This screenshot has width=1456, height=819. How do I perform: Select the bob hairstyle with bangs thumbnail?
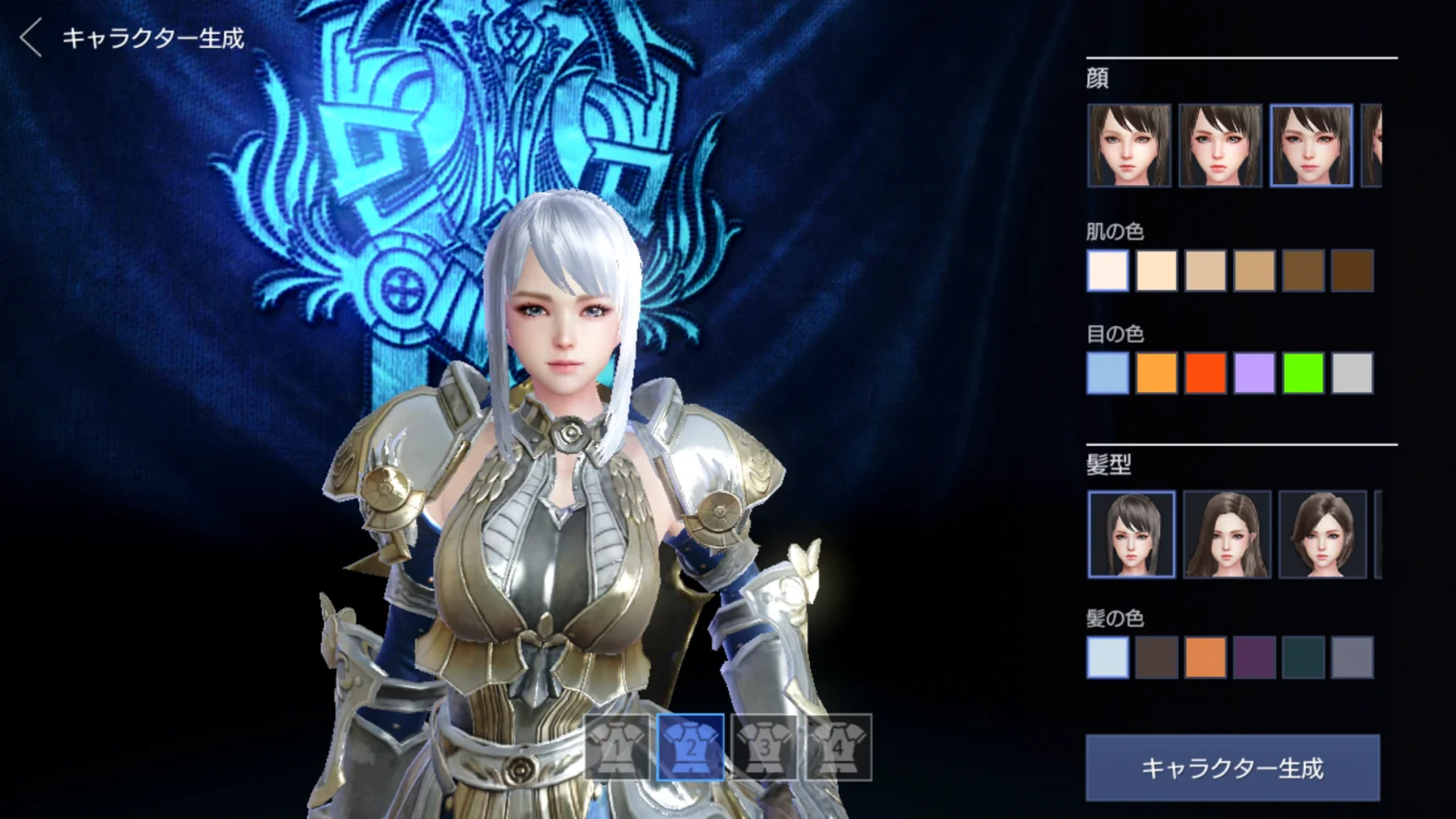pos(1132,534)
